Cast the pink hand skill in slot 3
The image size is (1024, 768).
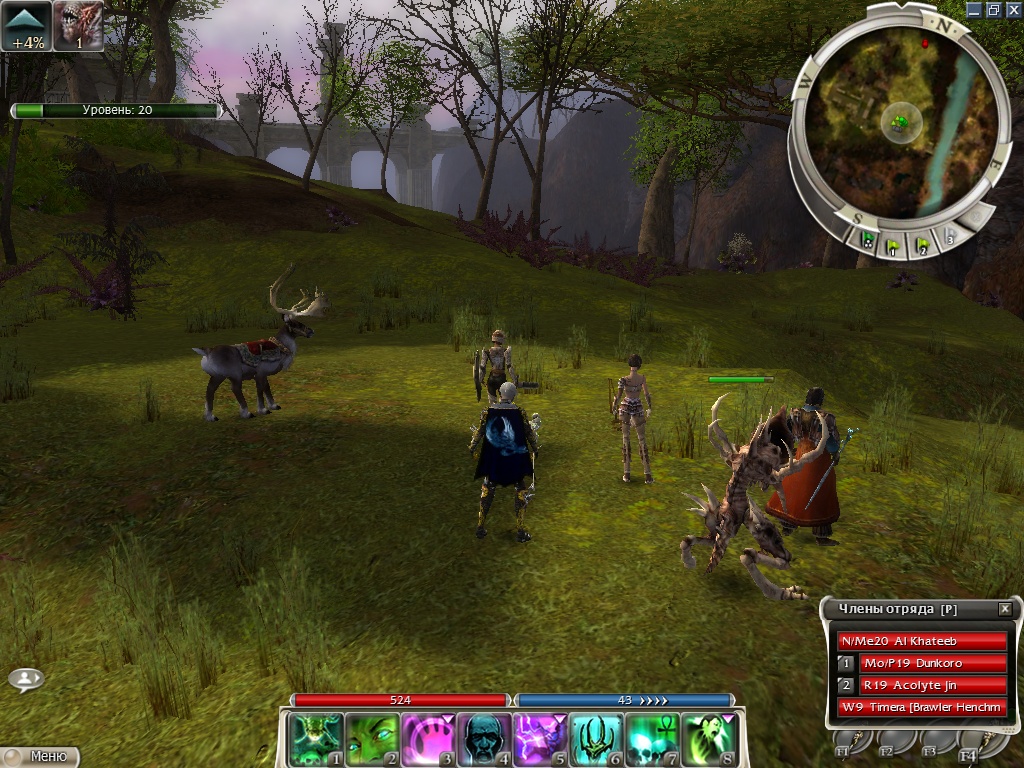click(x=428, y=740)
